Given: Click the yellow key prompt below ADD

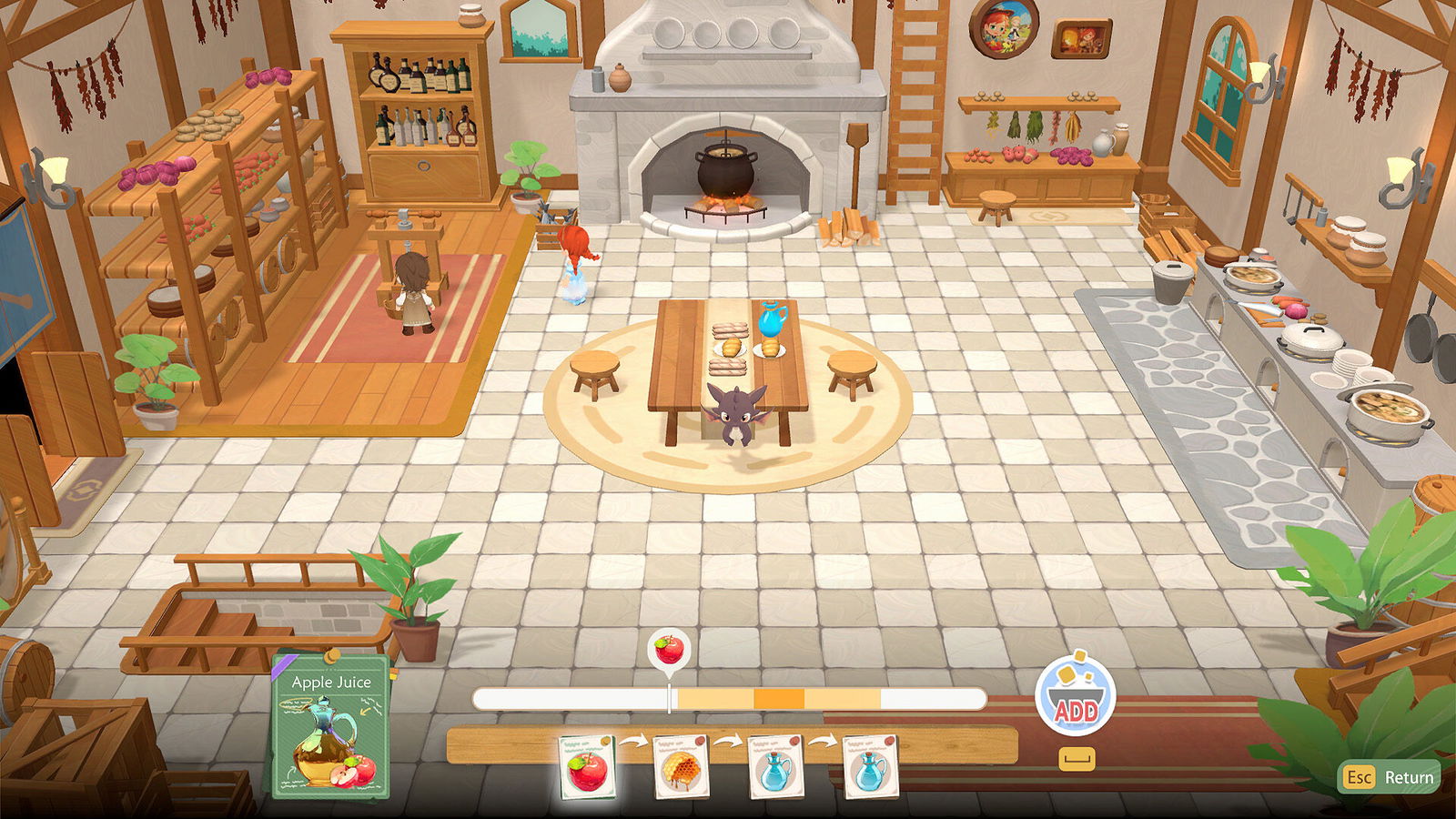Looking at the screenshot, I should point(1077,757).
